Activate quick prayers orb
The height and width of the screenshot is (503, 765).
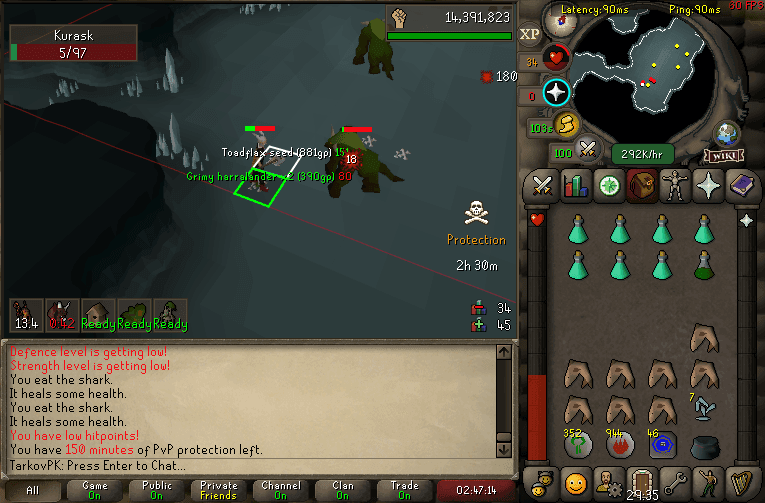click(x=556, y=93)
